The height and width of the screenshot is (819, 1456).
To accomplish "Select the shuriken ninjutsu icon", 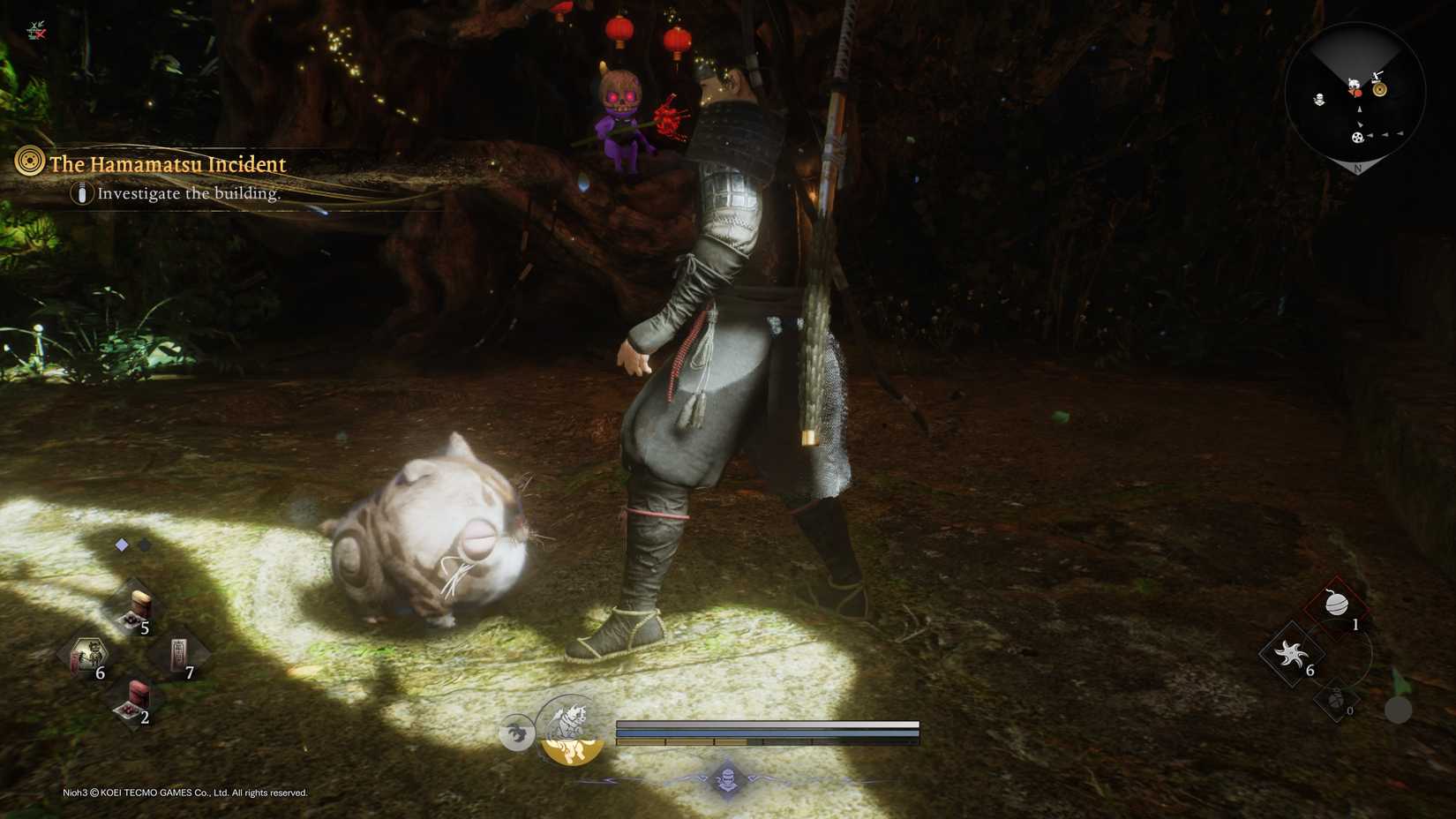I will 1290,655.
